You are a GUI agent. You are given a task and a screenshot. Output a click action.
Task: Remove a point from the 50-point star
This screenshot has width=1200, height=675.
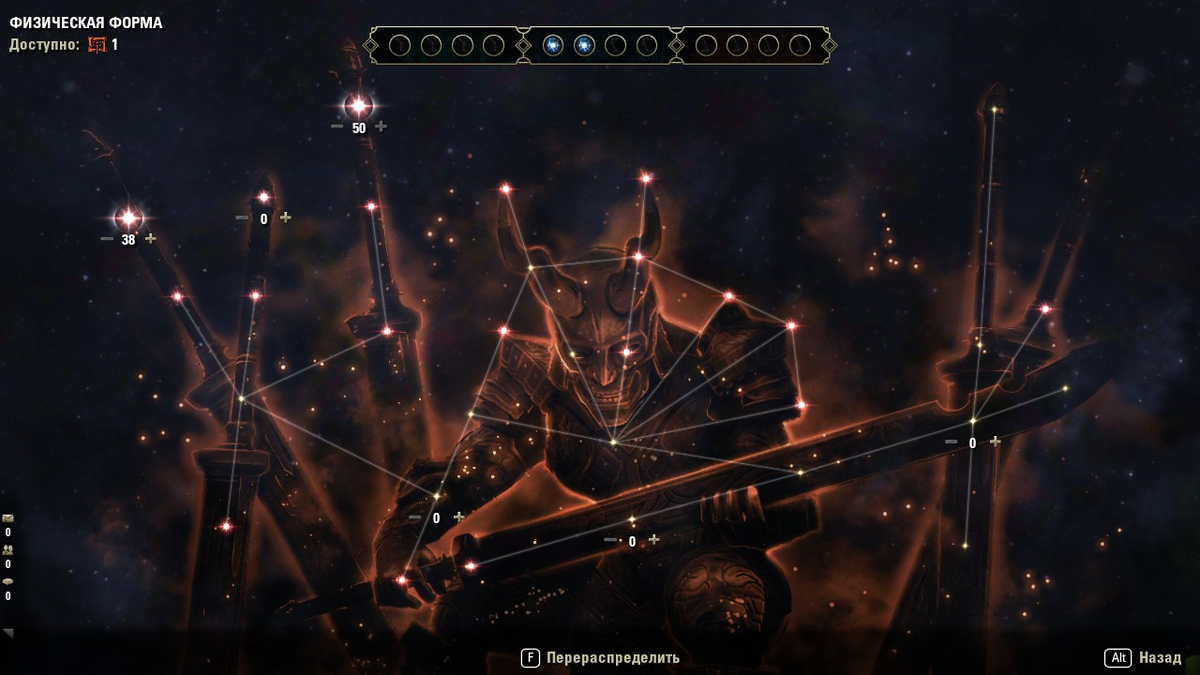pyautogui.click(x=337, y=127)
